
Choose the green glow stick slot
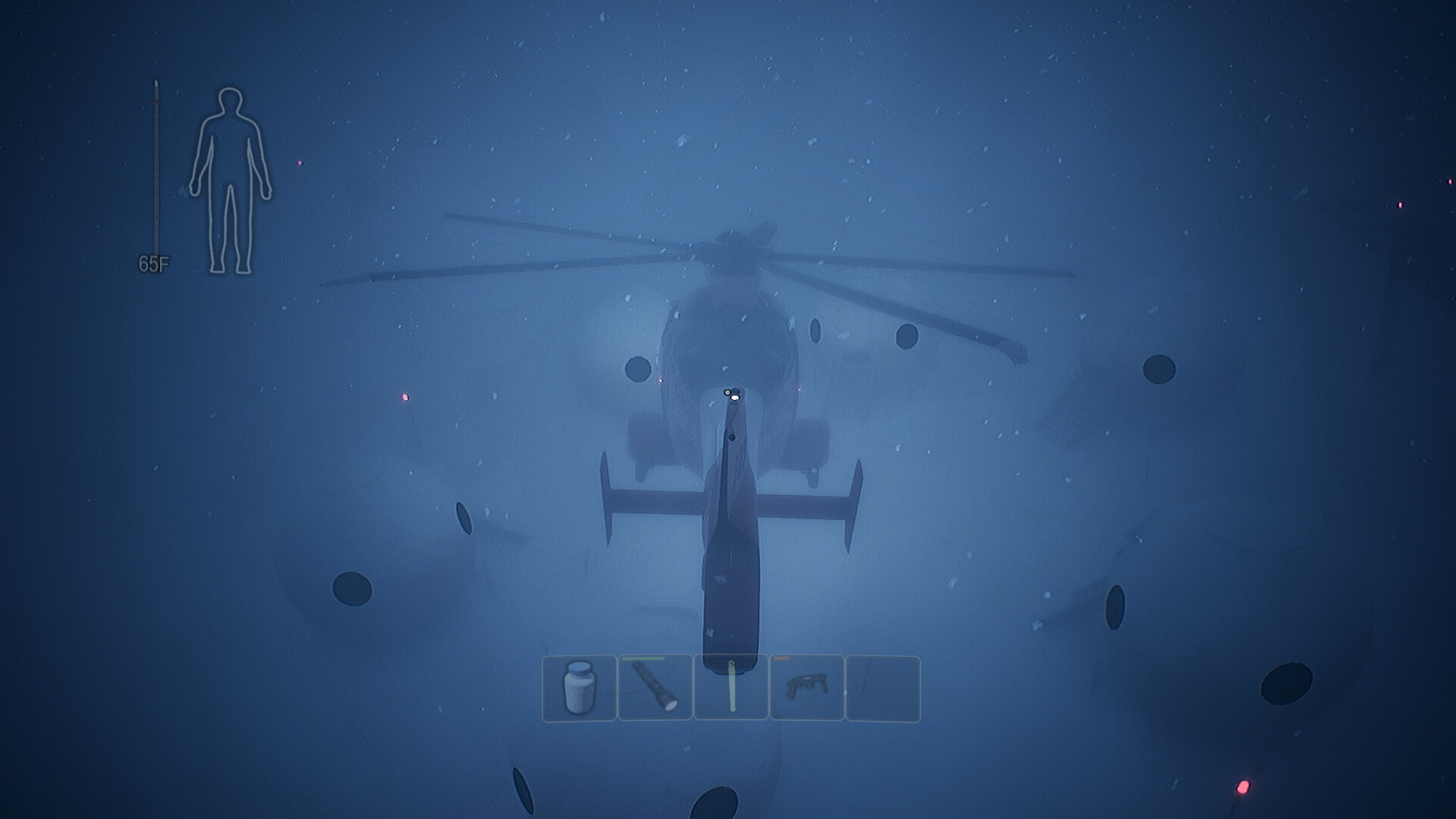point(731,688)
